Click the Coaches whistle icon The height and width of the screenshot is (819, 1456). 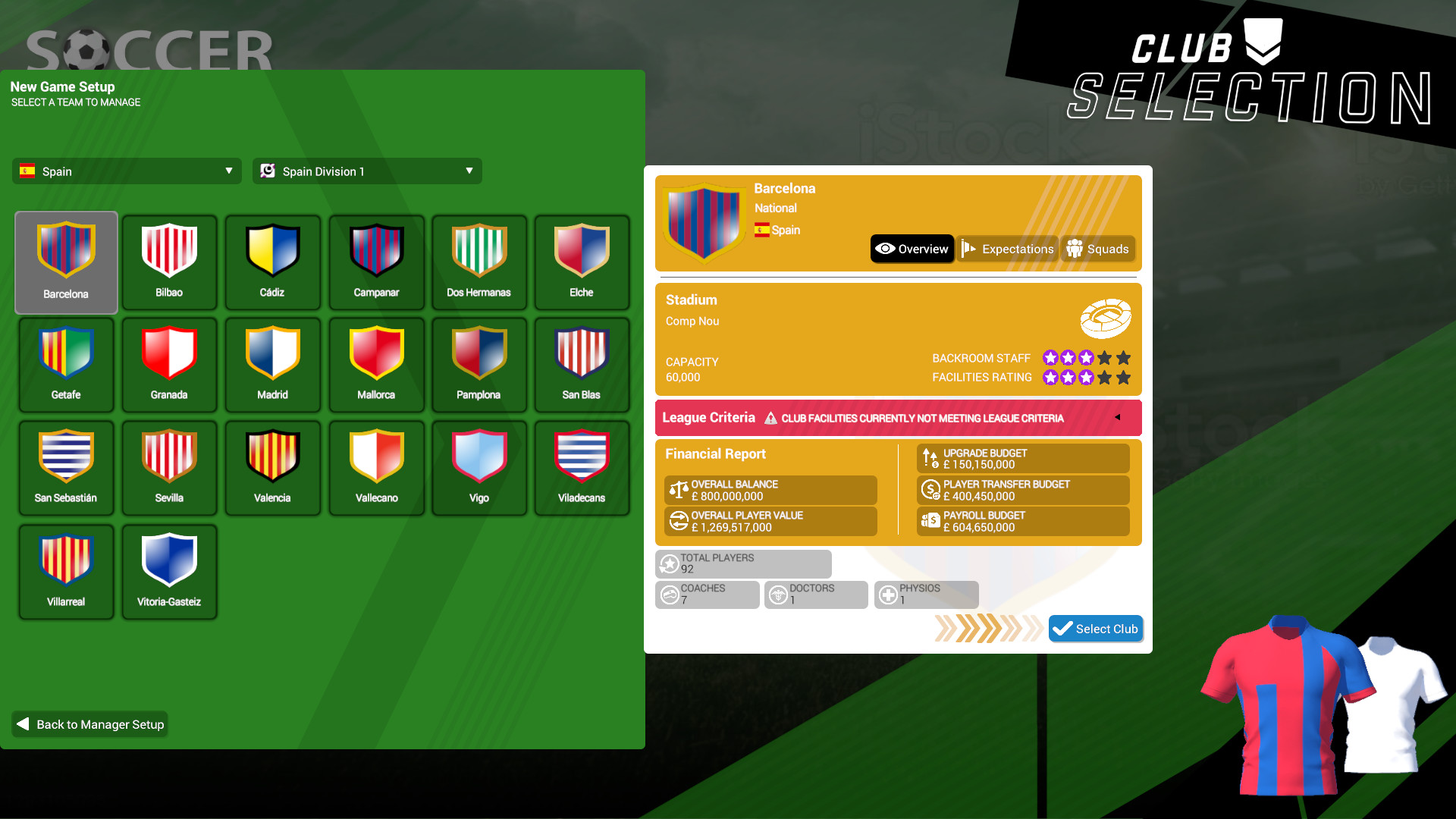(669, 594)
